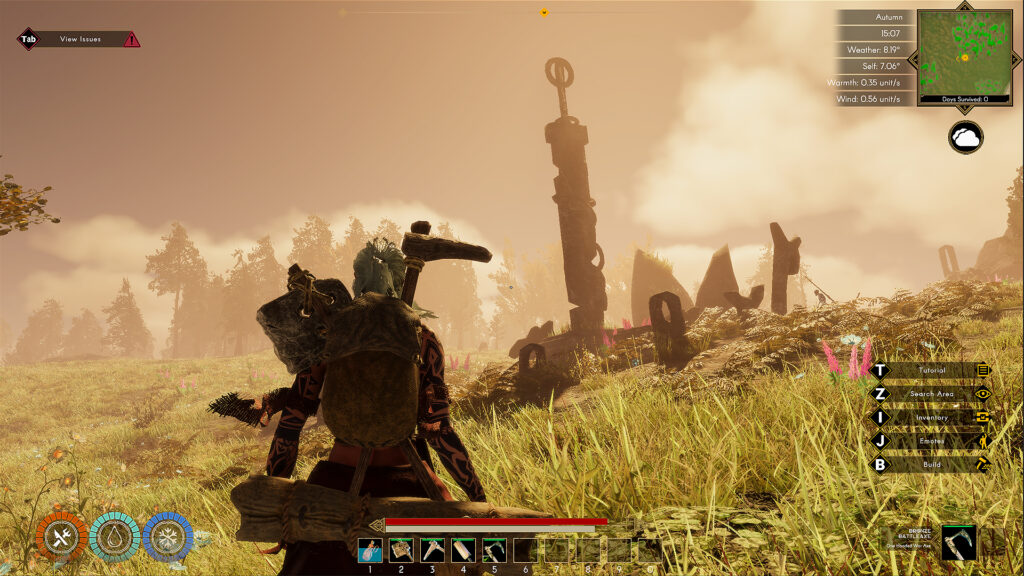Select the item in hotbar slot 4
The width and height of the screenshot is (1024, 576).
[x=463, y=550]
